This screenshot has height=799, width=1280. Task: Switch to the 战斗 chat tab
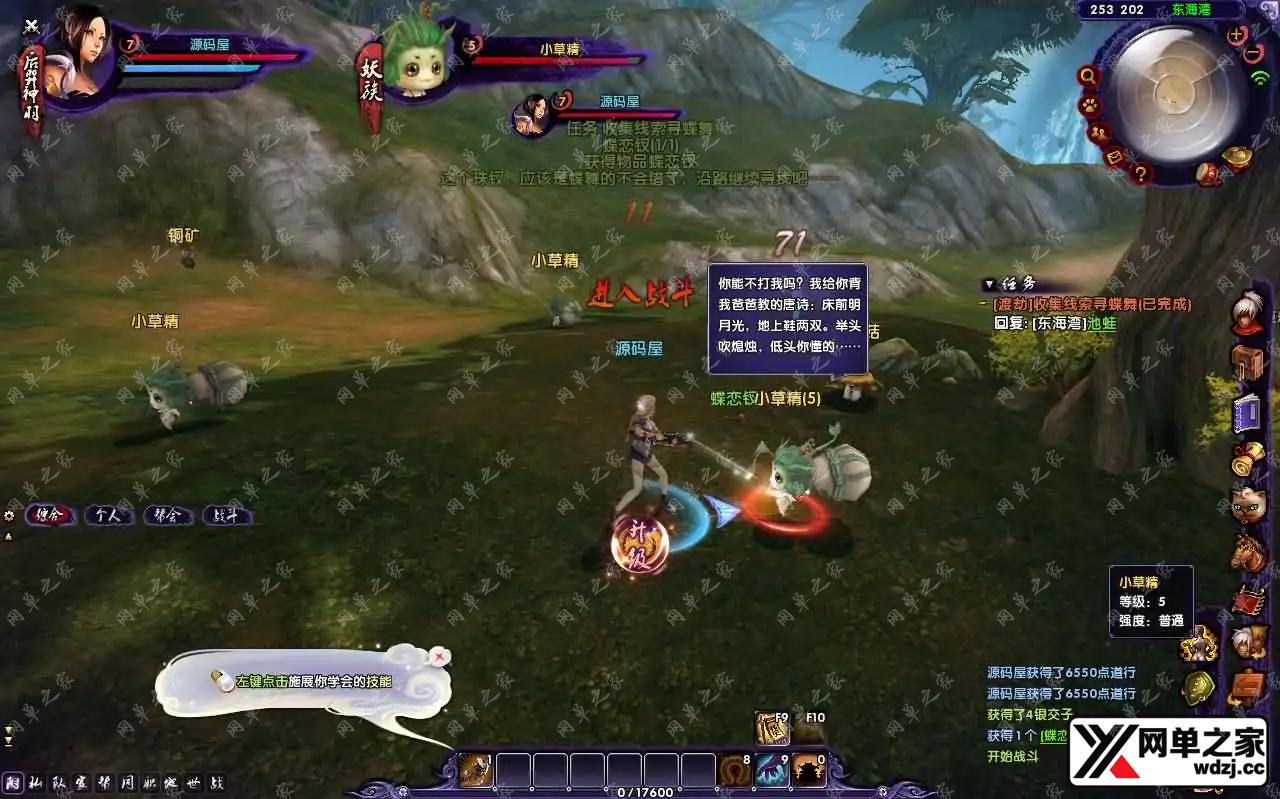point(226,516)
